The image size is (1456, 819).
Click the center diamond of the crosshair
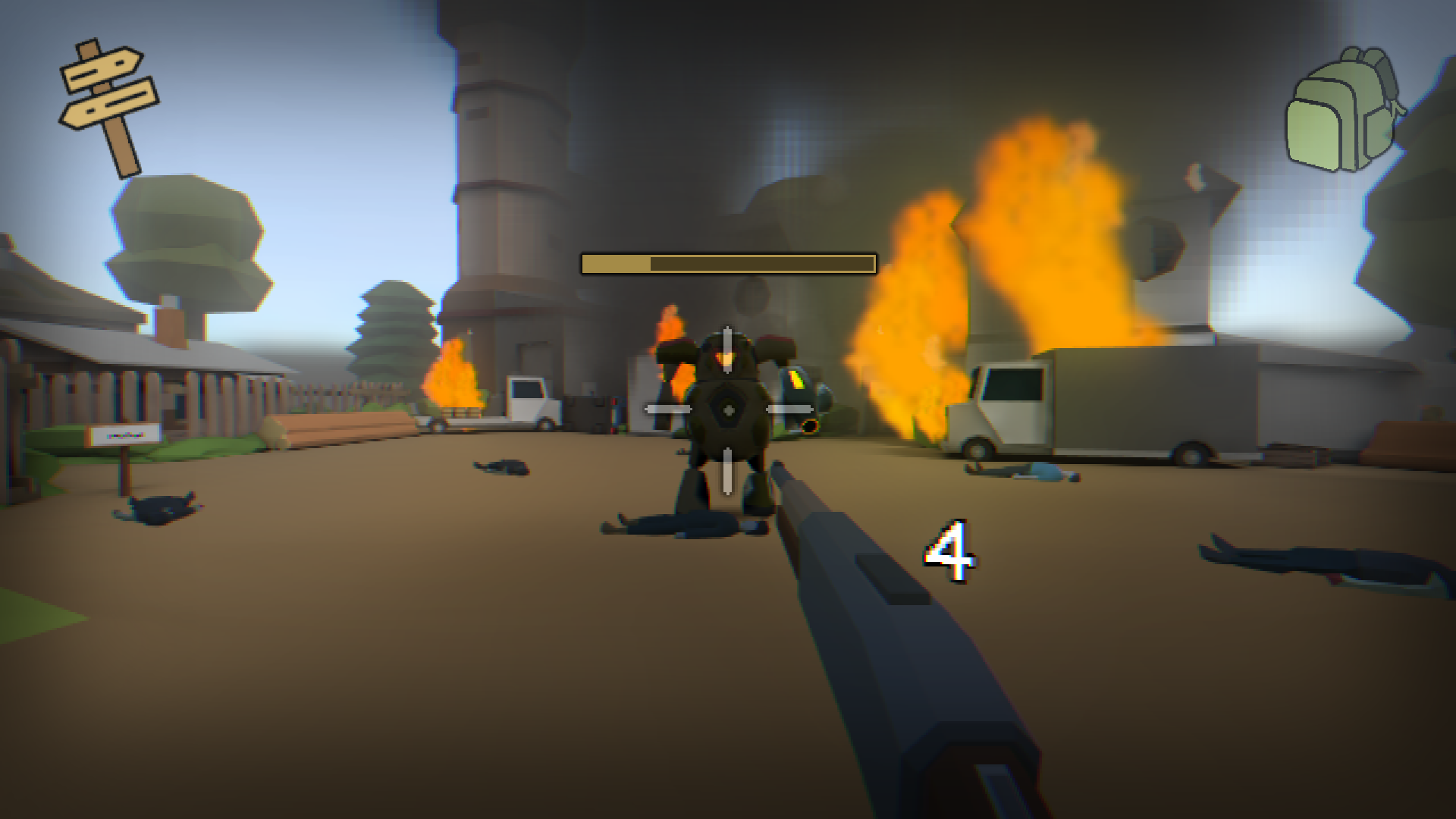[727, 410]
